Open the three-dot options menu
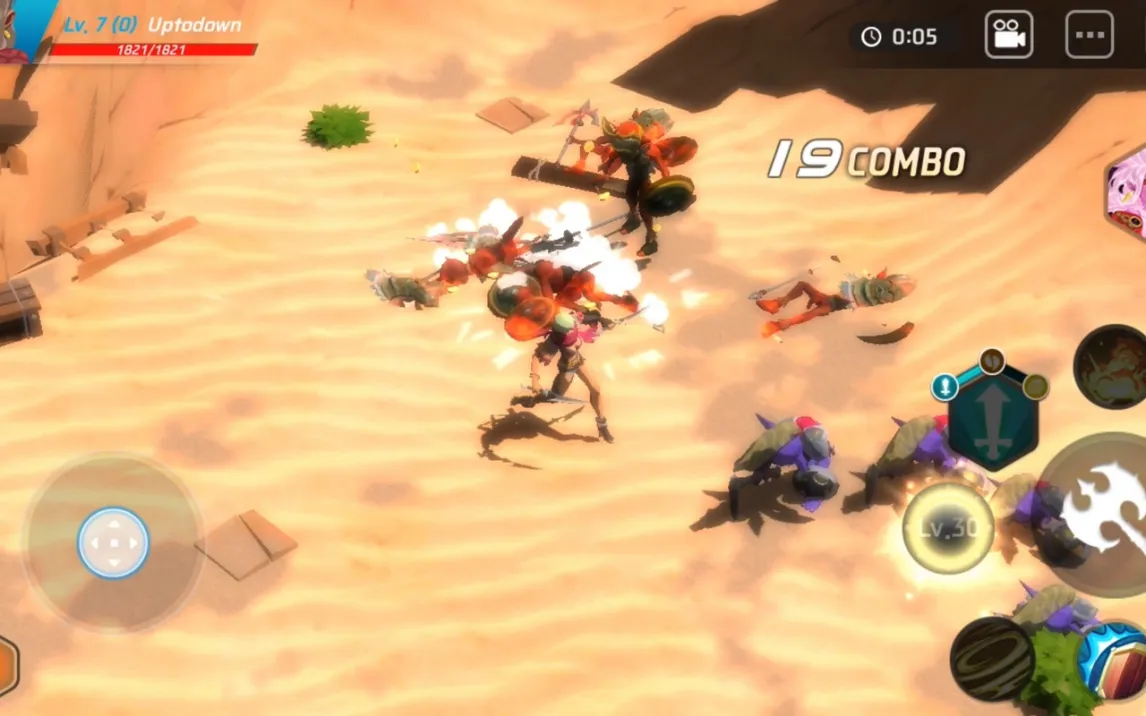 pyautogui.click(x=1089, y=35)
